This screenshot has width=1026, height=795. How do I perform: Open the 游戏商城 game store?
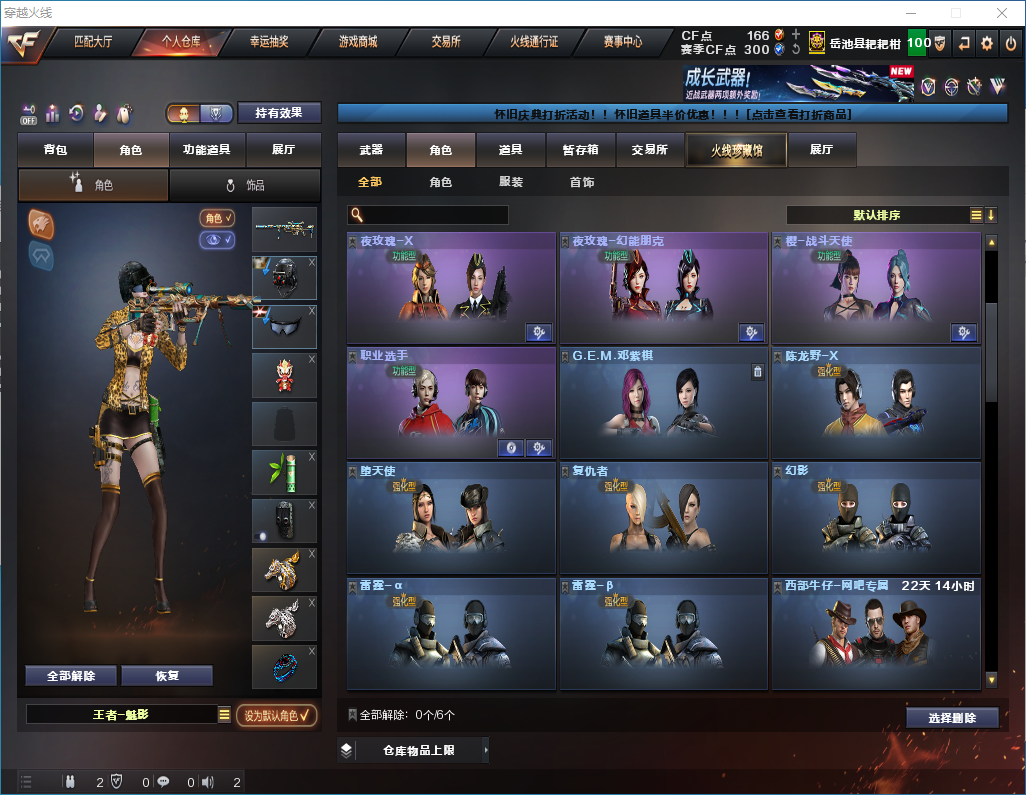(x=357, y=42)
